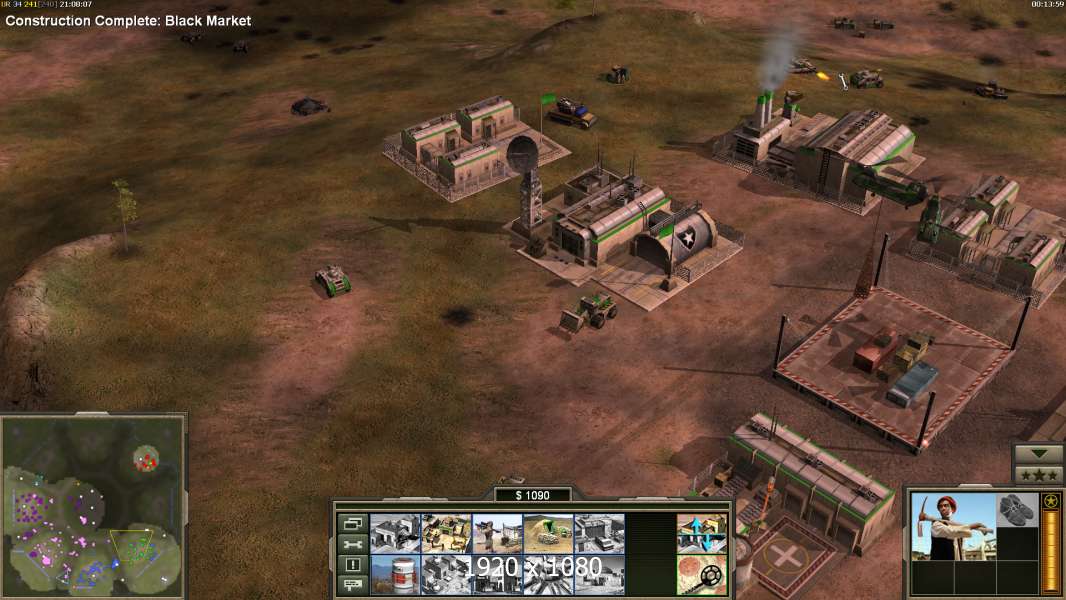
Task: Click the worker shoes upgrade icon
Action: coord(1018,510)
